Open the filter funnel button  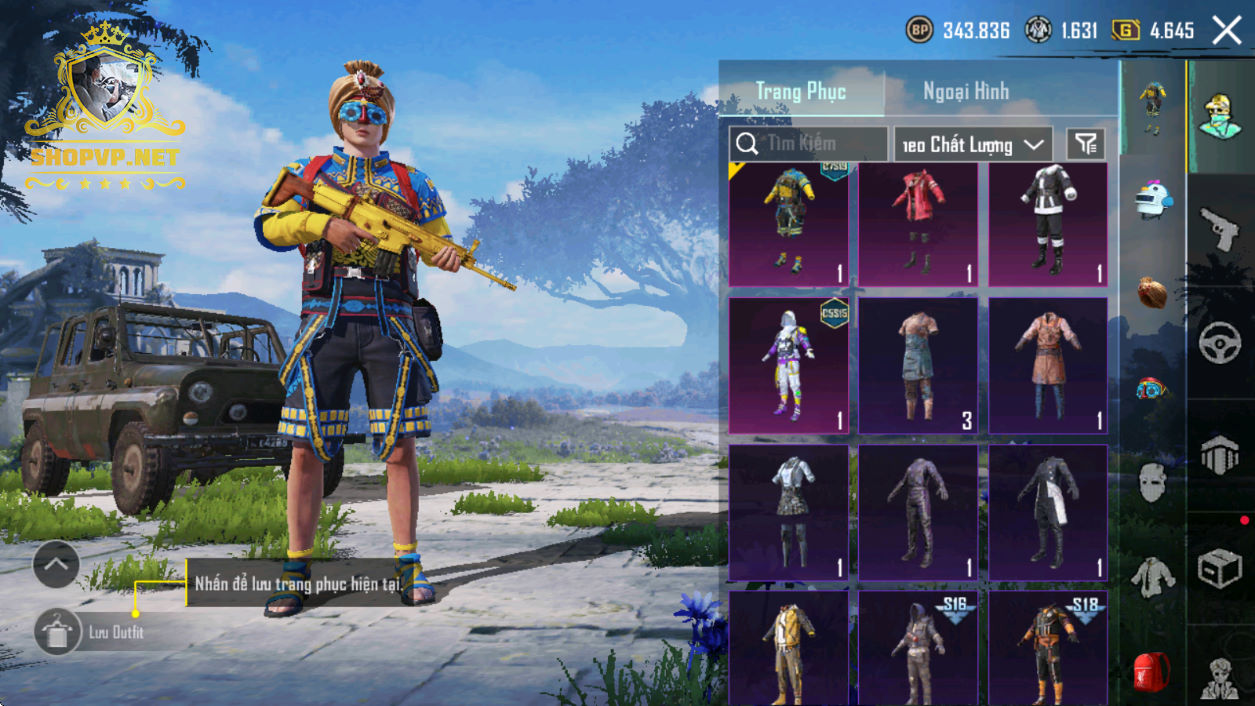click(1085, 144)
